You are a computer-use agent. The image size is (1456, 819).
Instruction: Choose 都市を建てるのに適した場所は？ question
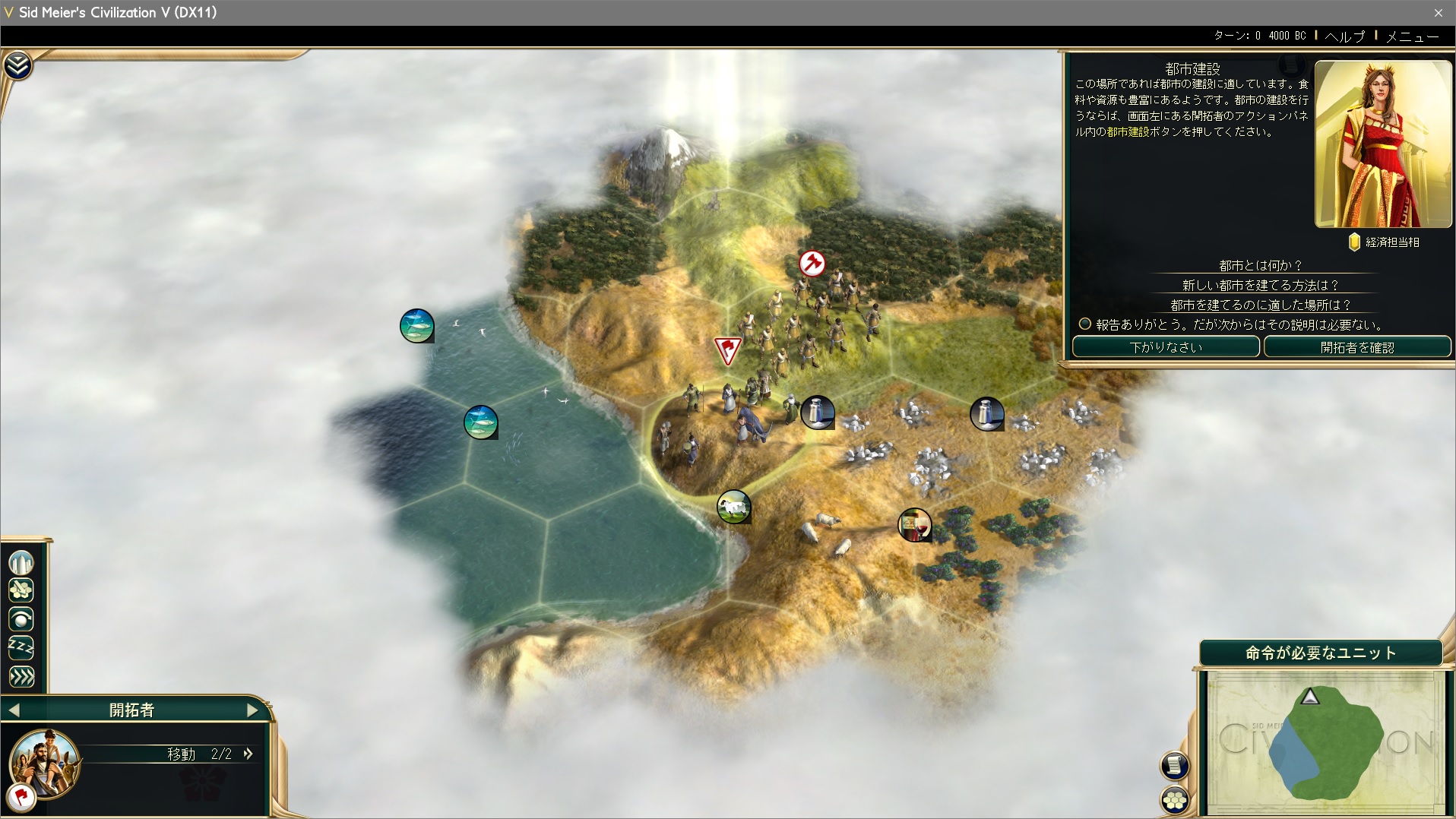[x=1261, y=305]
